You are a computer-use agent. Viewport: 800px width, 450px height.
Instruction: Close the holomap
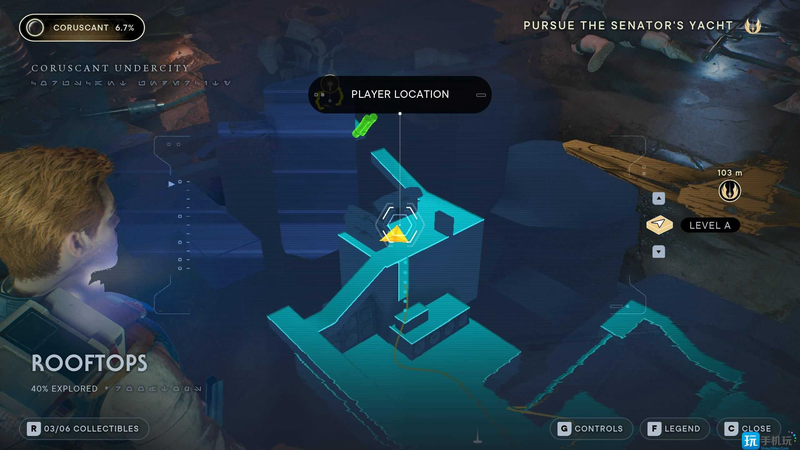click(748, 428)
